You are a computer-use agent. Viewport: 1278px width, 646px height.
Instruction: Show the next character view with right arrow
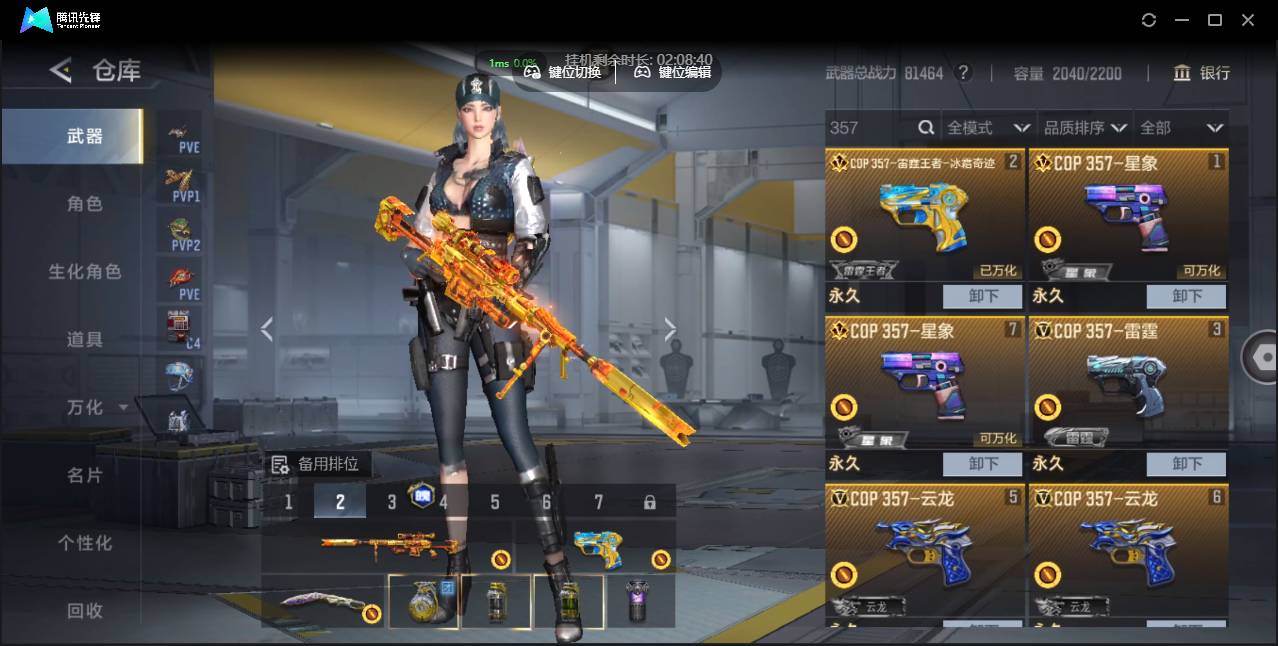point(670,329)
